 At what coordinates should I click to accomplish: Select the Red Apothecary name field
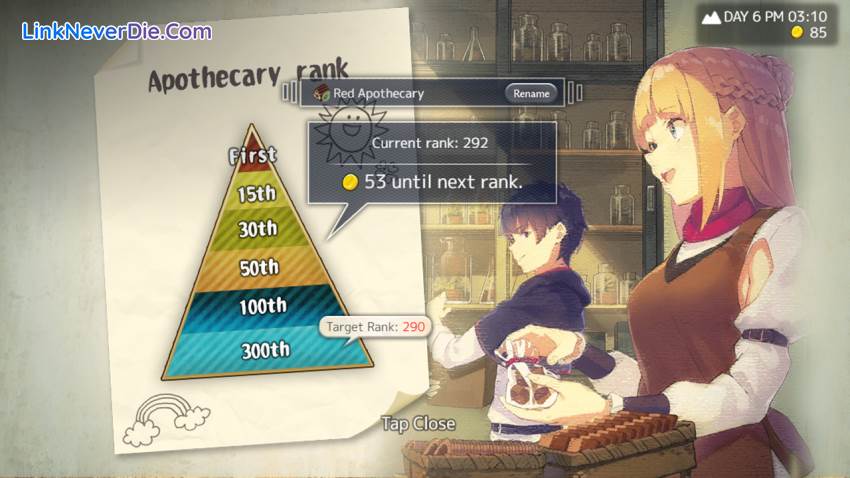[400, 93]
